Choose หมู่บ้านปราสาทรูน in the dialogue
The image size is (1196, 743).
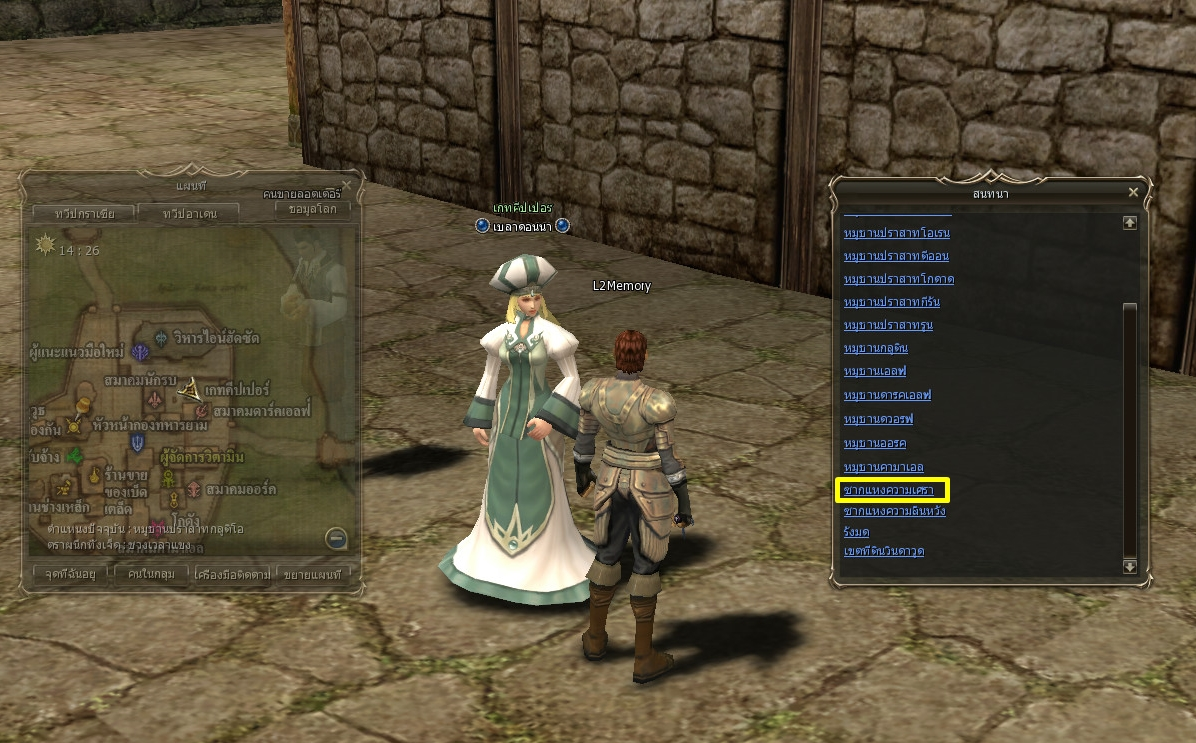(x=888, y=325)
